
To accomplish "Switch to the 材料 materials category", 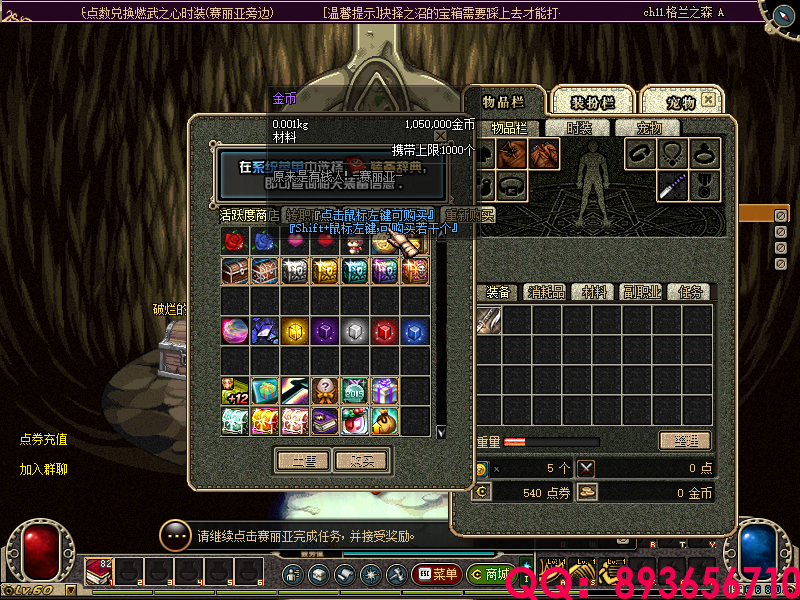I will pyautogui.click(x=595, y=292).
